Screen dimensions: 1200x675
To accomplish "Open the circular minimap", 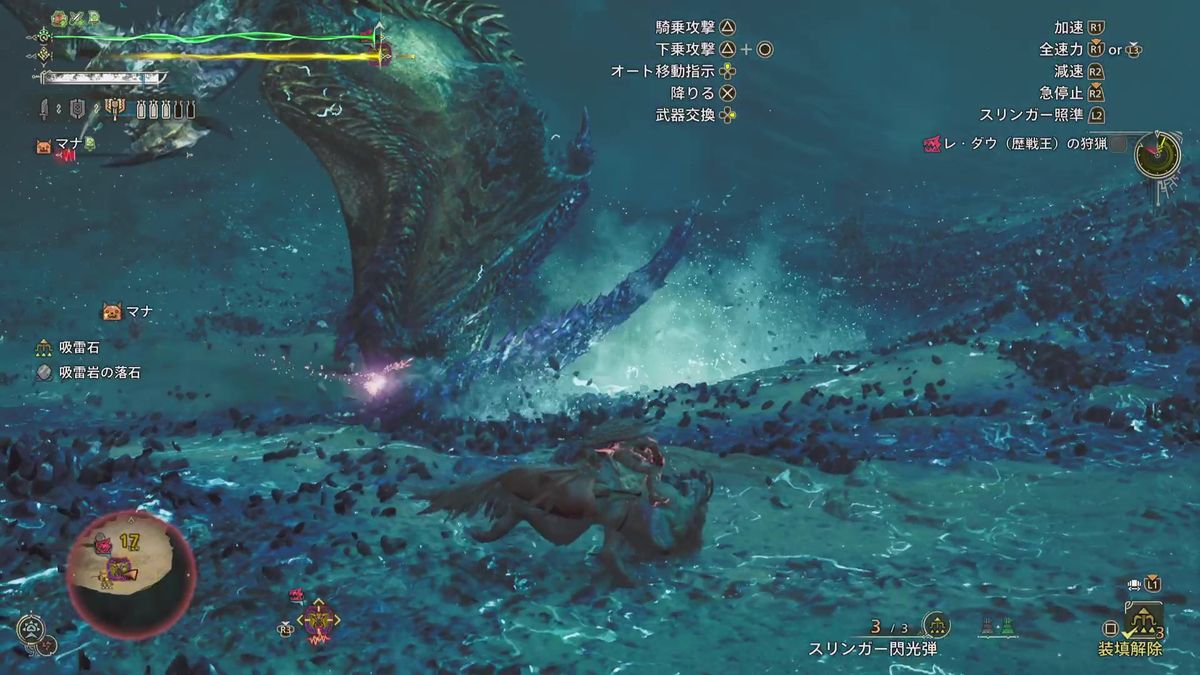I will pyautogui.click(x=131, y=575).
